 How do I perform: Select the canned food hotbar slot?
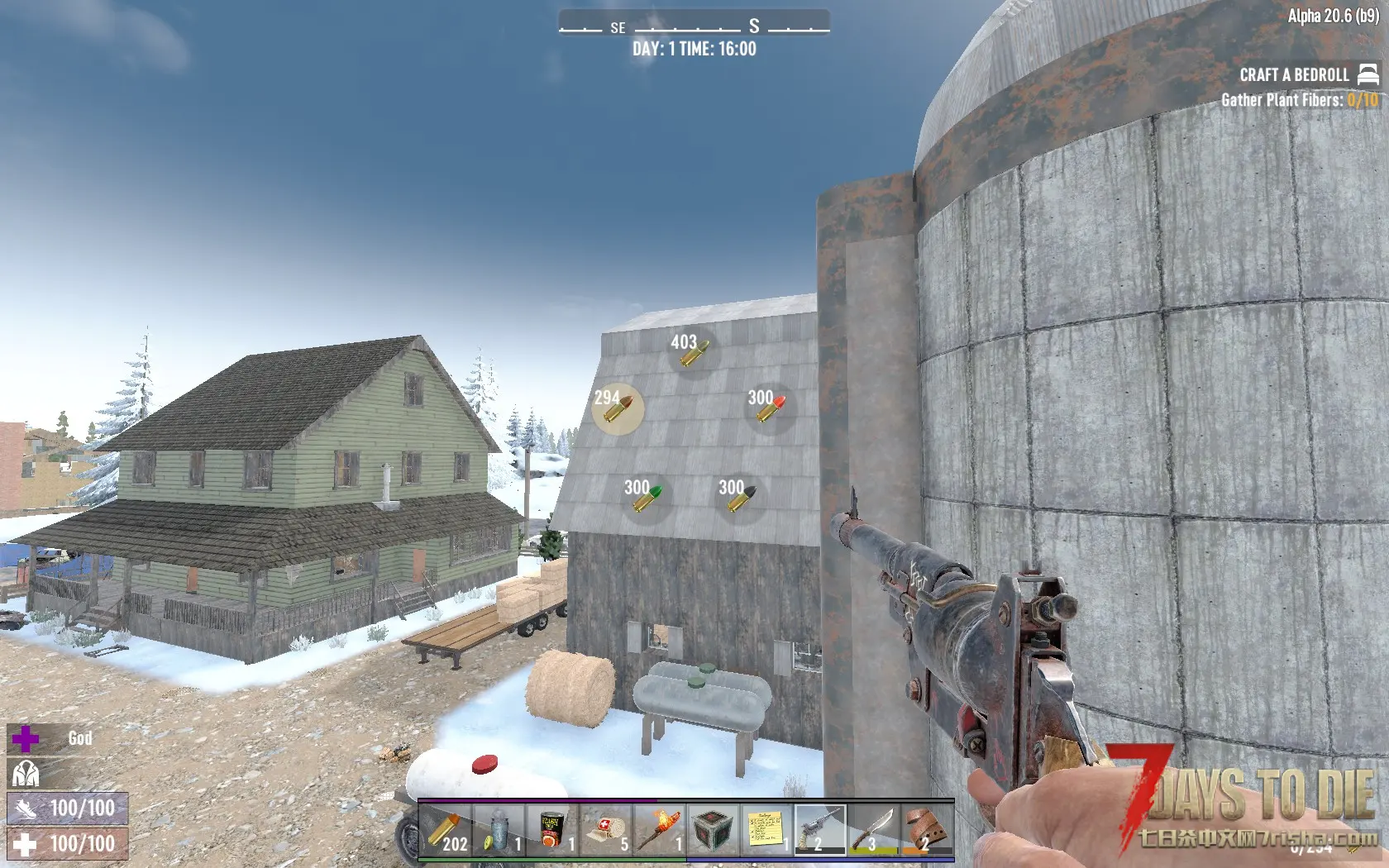point(552,829)
